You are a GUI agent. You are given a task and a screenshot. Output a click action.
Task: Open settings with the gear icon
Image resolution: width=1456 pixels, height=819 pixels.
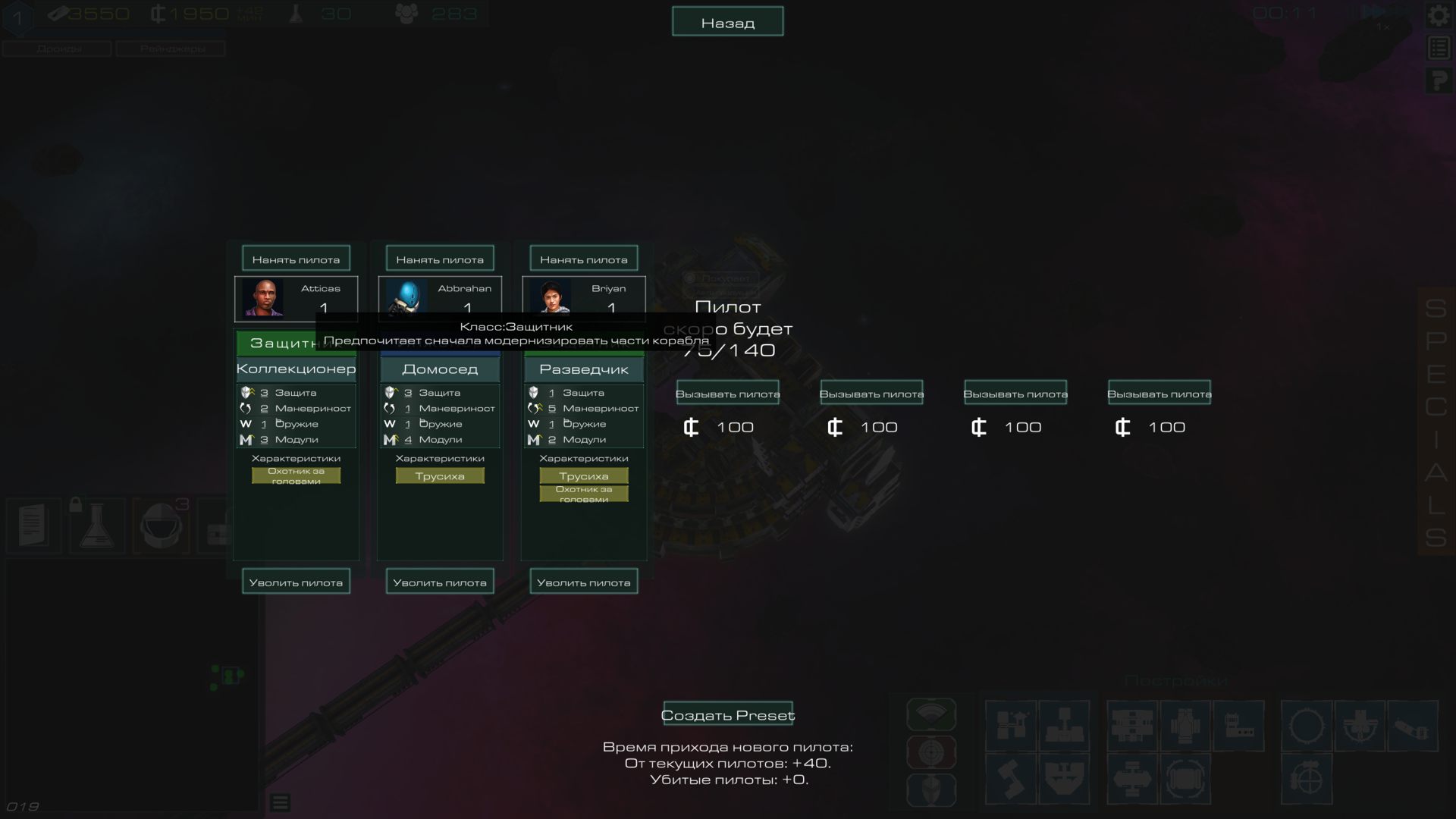tap(1438, 15)
